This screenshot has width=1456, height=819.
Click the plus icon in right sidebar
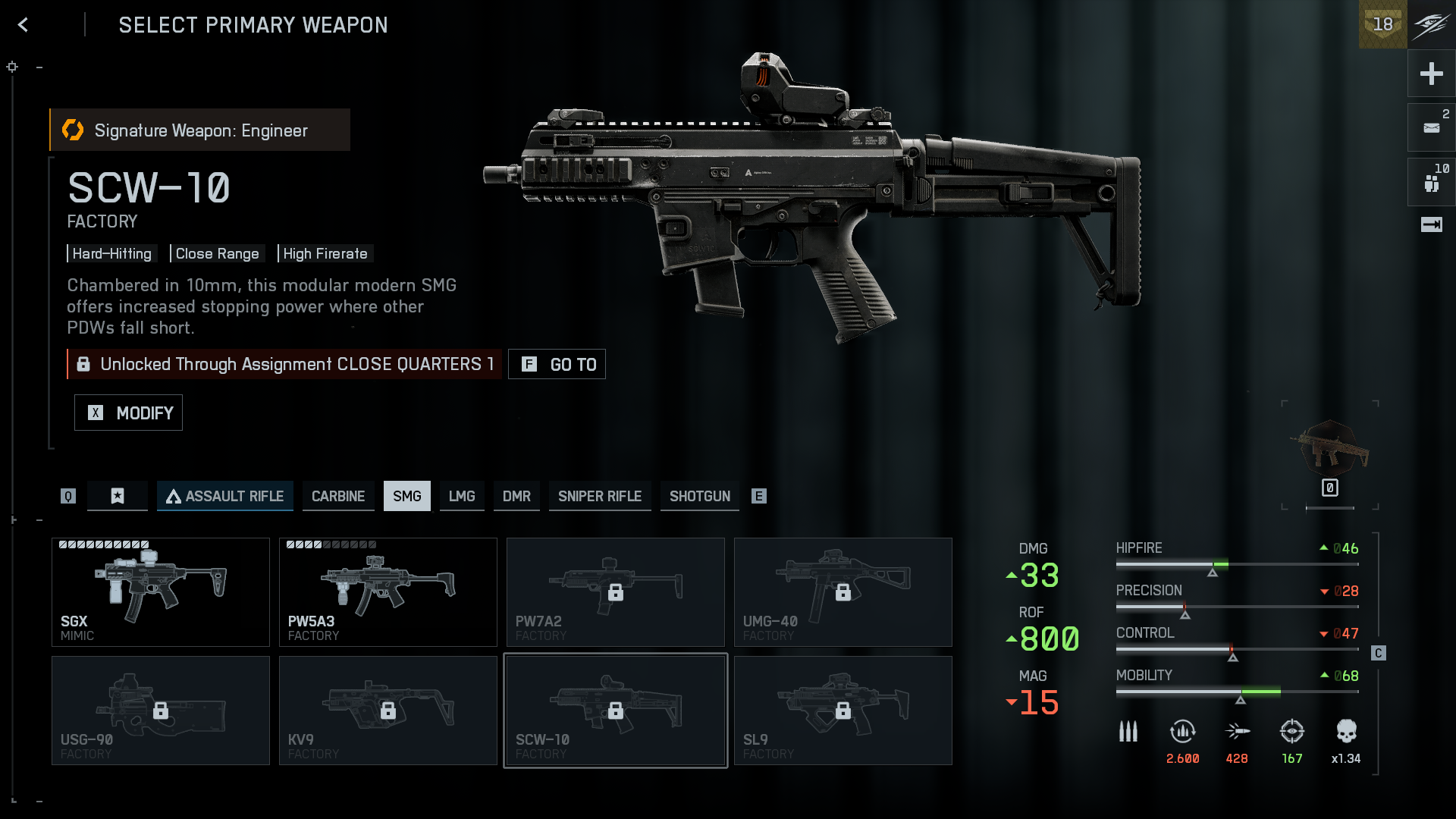(x=1431, y=74)
